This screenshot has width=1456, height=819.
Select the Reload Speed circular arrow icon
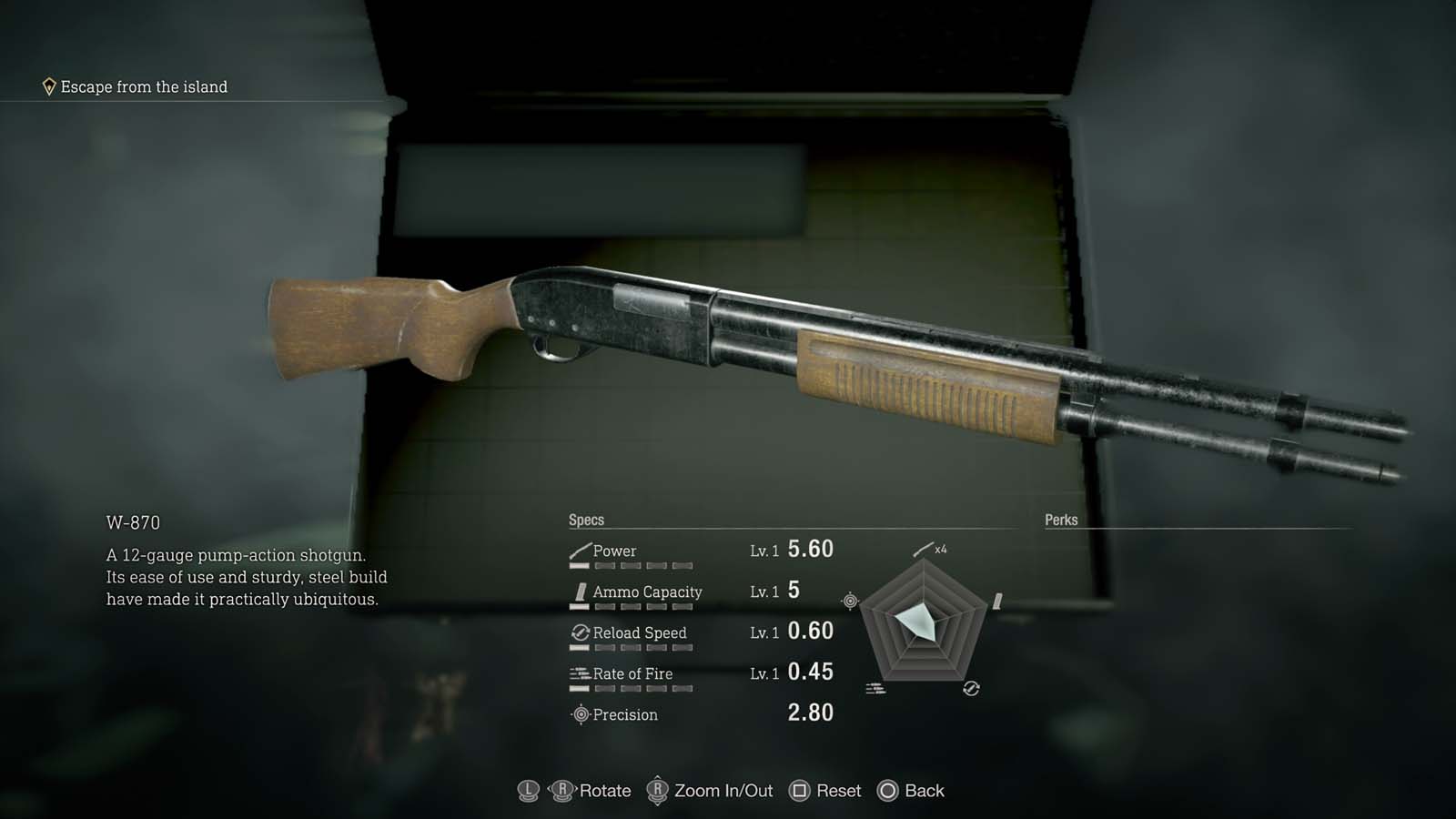(x=580, y=632)
